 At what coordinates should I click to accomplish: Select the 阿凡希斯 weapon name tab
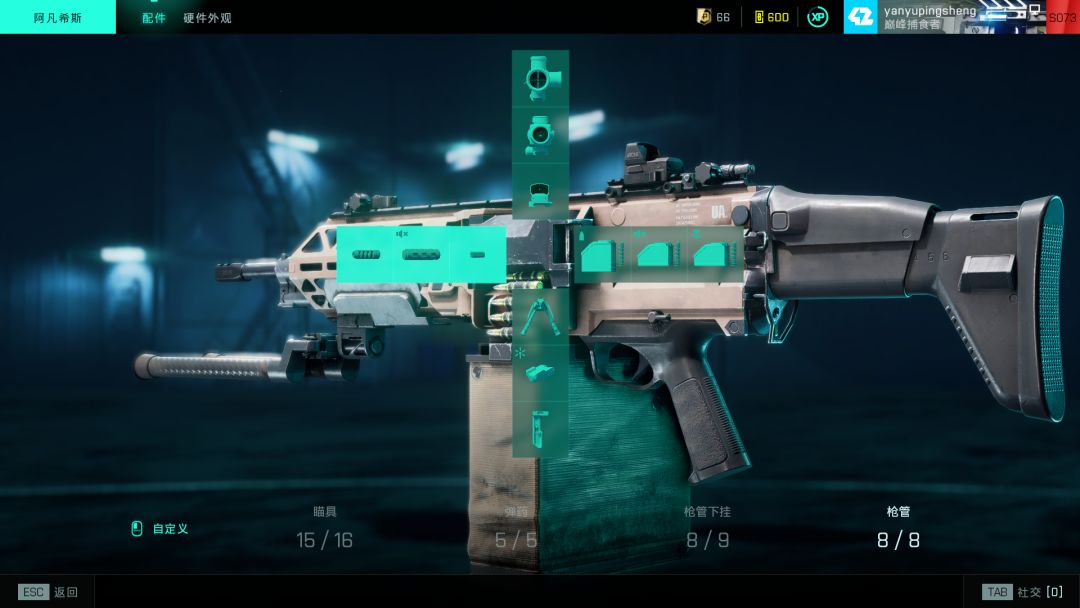tap(58, 18)
